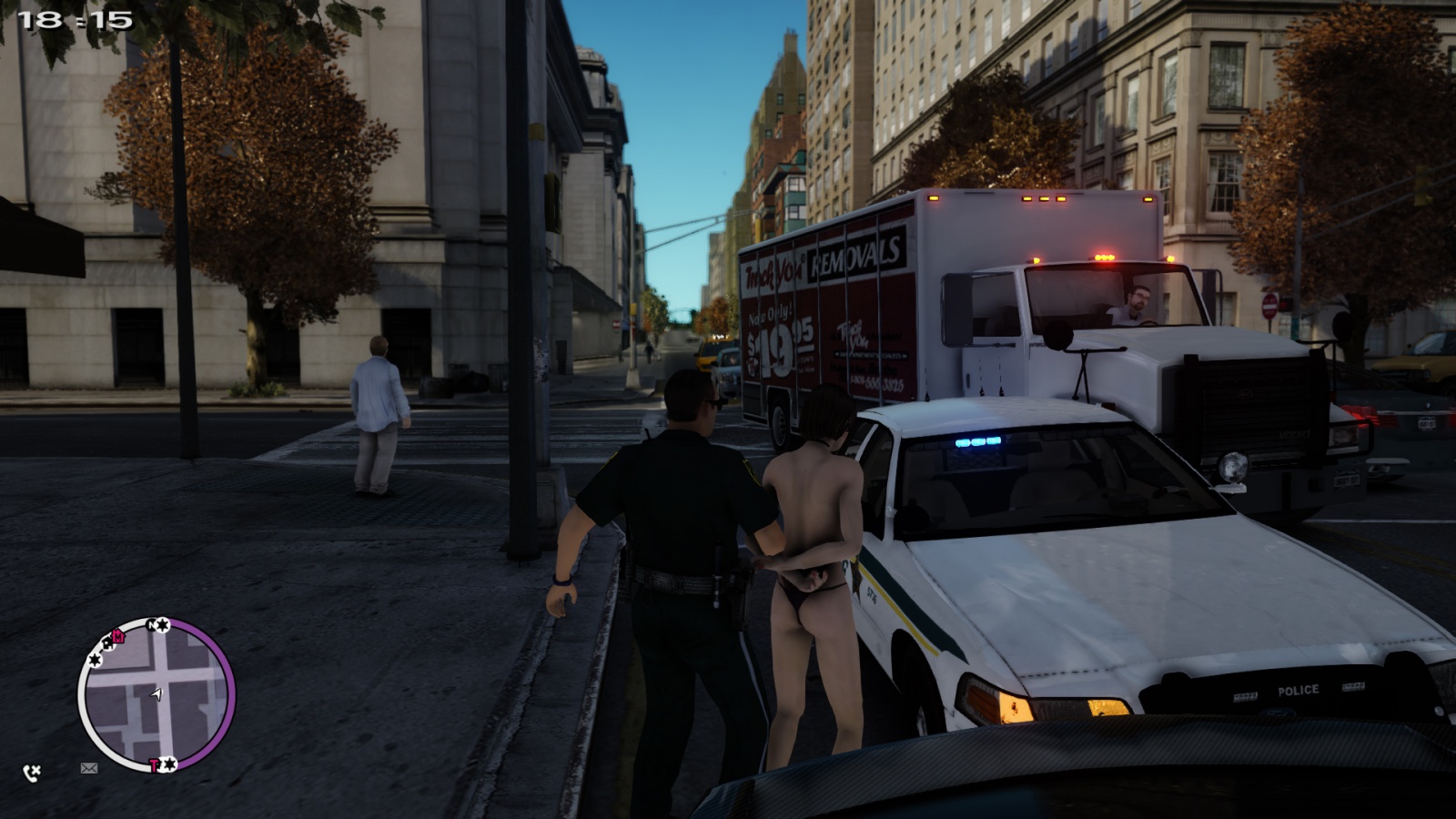This screenshot has height=819, width=1456.
Task: Click the missed call phone icon
Action: pyautogui.click(x=32, y=773)
